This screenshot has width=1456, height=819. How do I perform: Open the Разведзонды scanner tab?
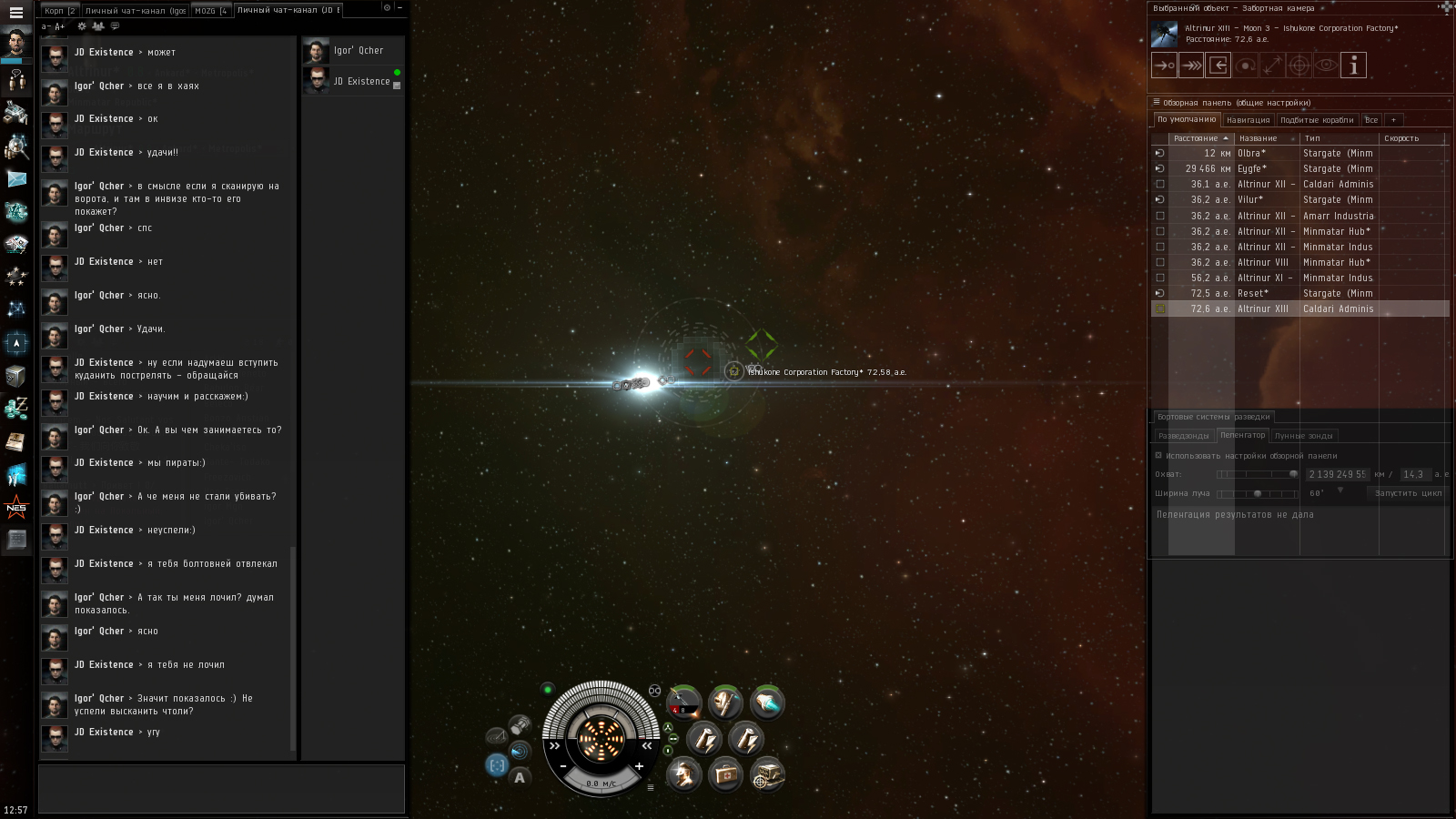tap(1183, 436)
